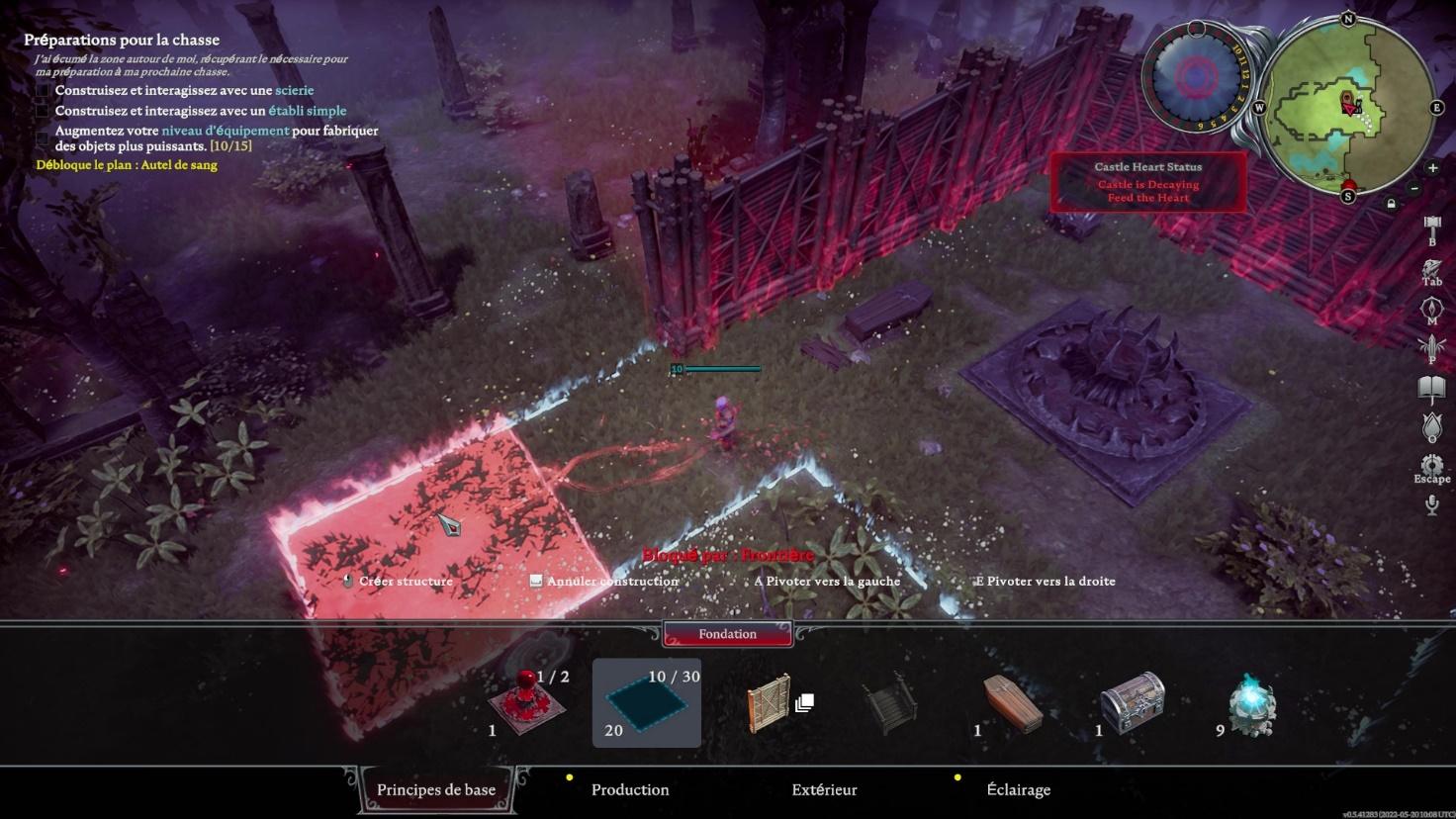Viewport: 1456px width, 819px height.
Task: Open the Éclairage build category
Action: coord(1018,789)
